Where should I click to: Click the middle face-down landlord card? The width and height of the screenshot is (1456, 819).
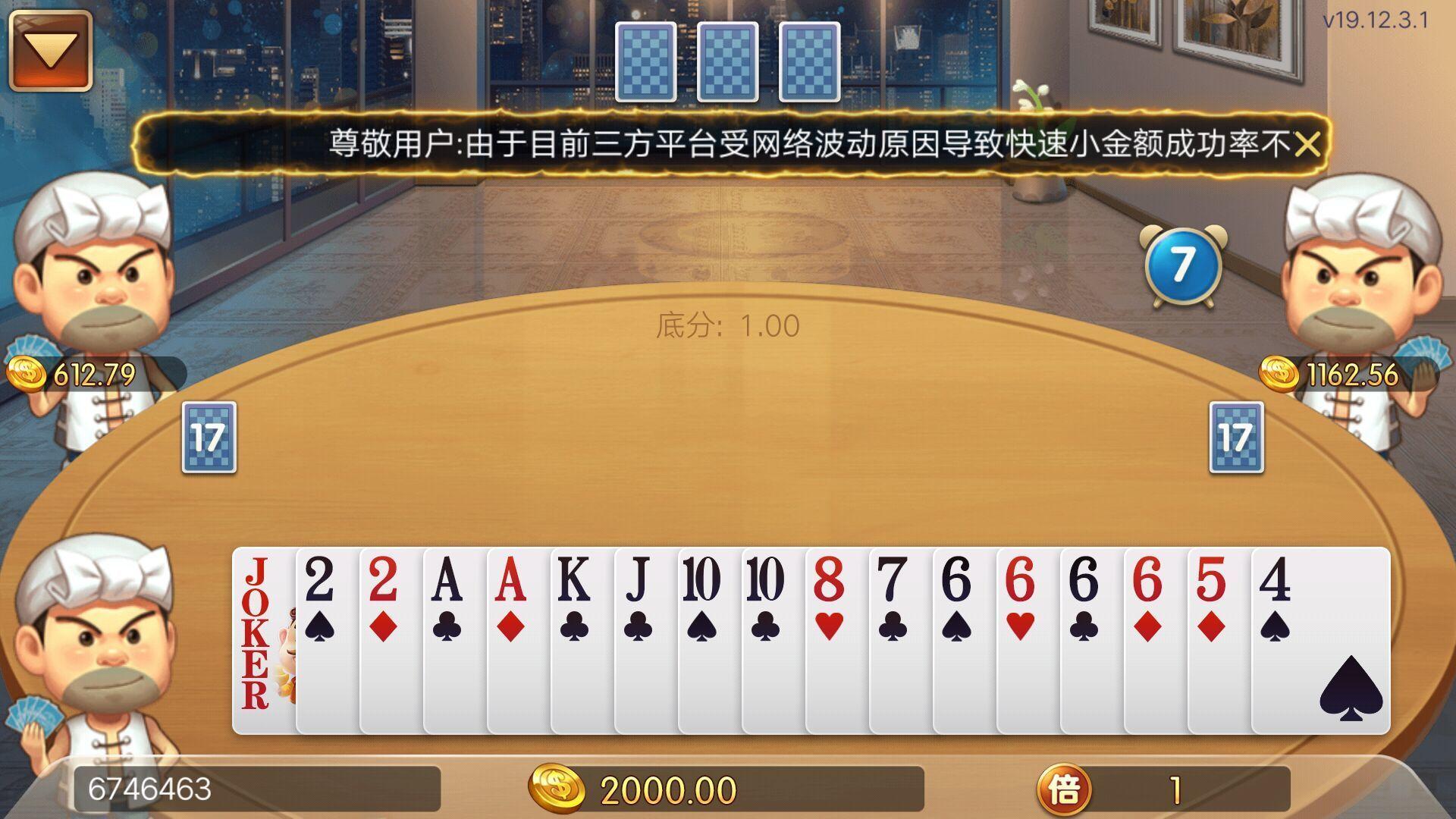pos(728,61)
